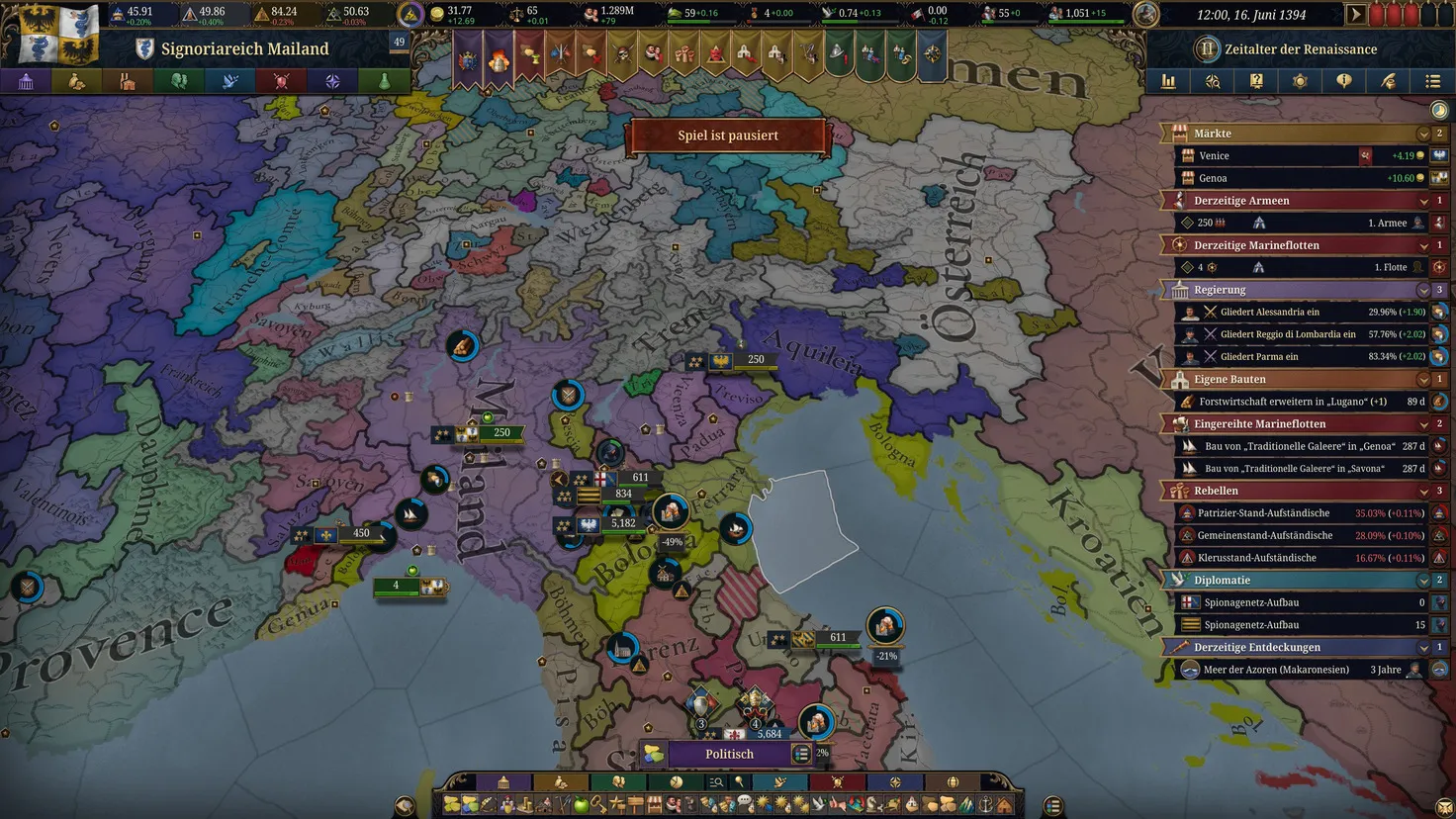Open the government tab with temple icon
Screen dimensions: 1456x819
click(x=26, y=82)
